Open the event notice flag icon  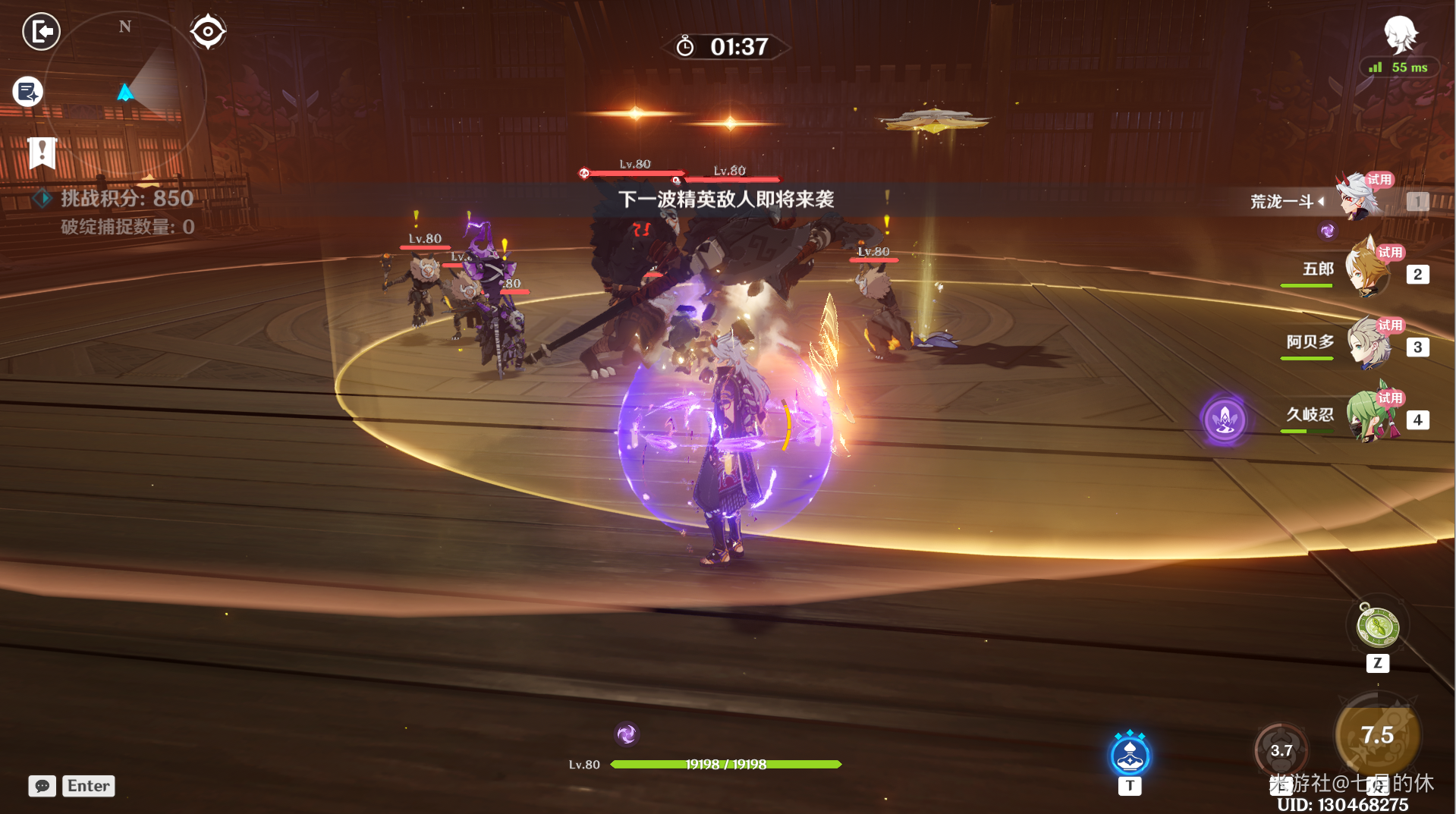42,152
